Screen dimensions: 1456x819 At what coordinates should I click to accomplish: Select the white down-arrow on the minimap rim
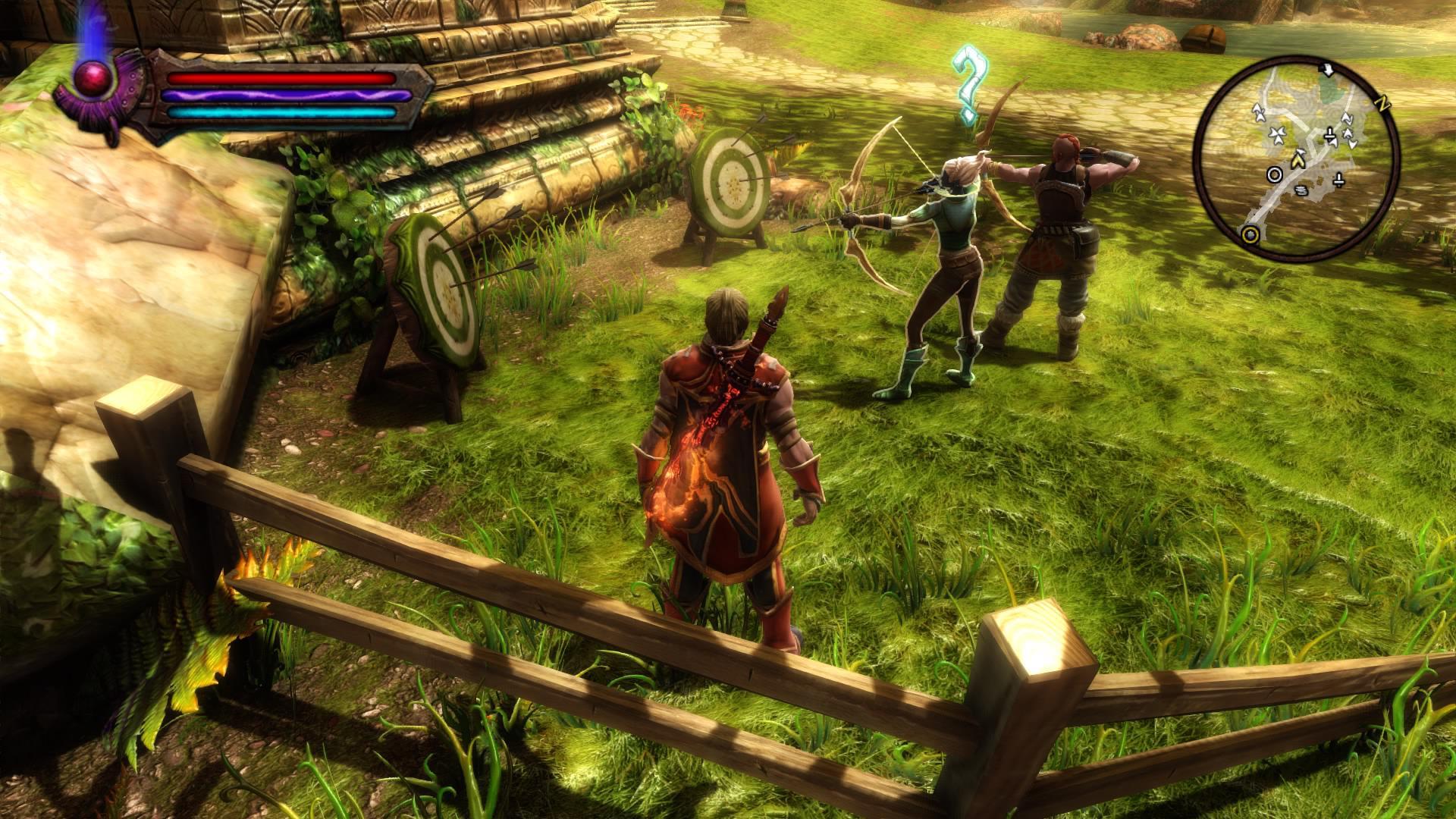pos(1327,71)
